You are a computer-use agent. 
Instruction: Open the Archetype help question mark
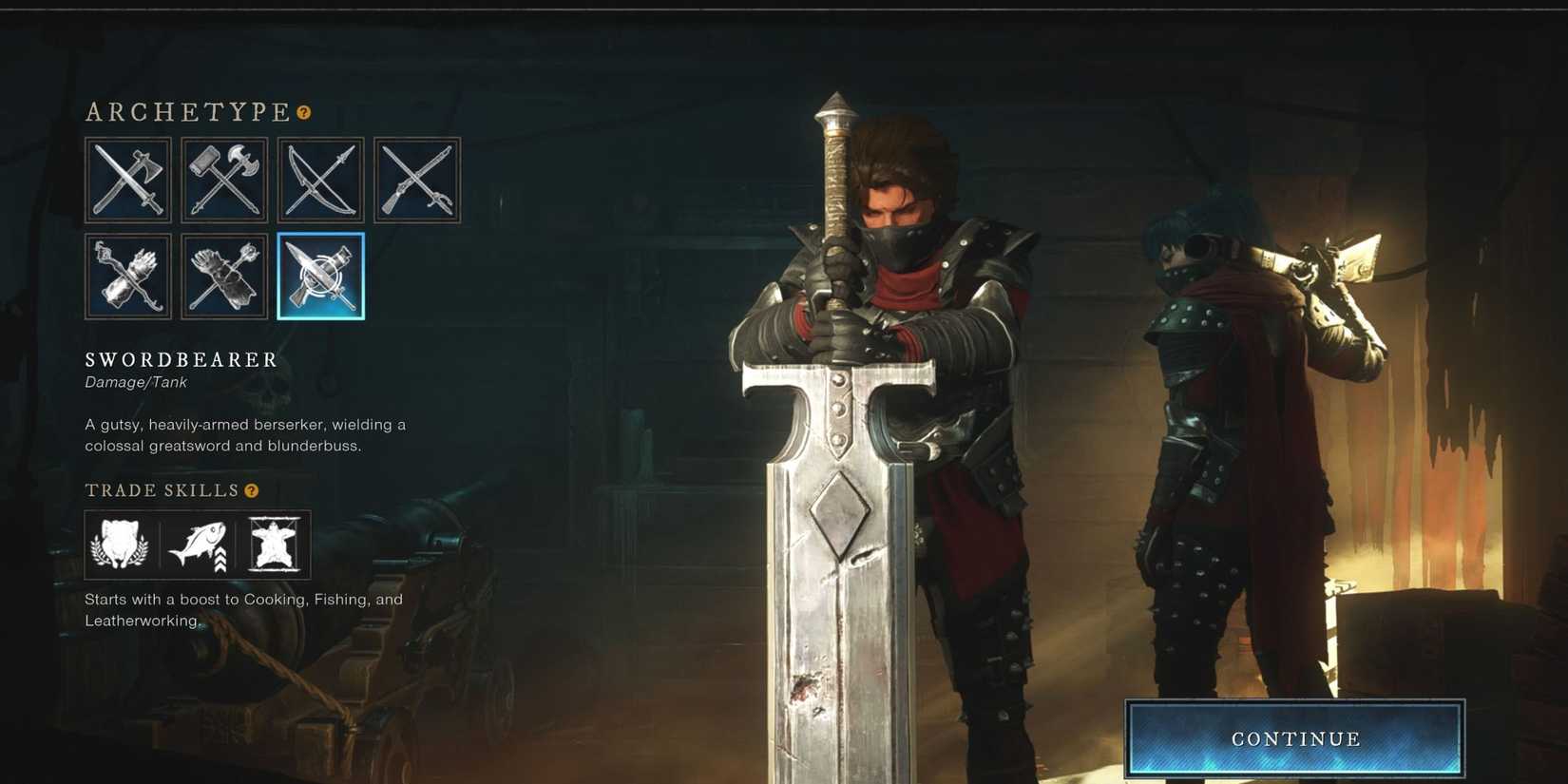(x=302, y=112)
